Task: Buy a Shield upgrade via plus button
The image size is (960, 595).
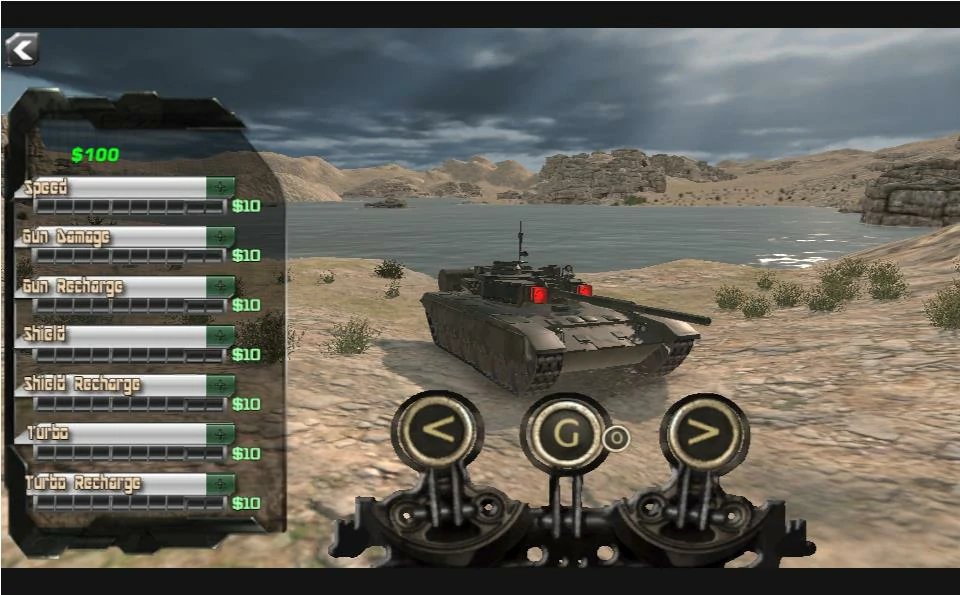Action: [220, 336]
